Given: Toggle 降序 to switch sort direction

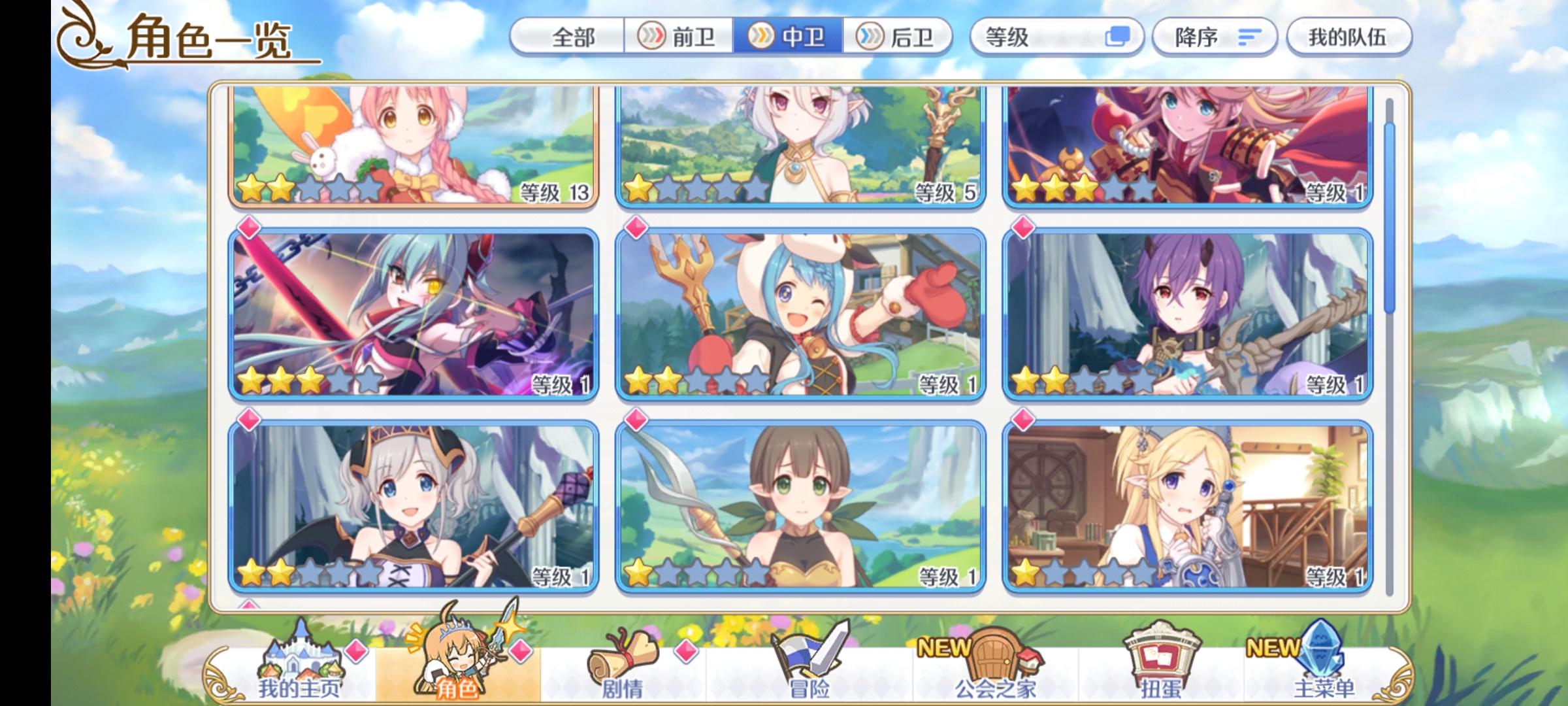Looking at the screenshot, I should click(x=1215, y=39).
